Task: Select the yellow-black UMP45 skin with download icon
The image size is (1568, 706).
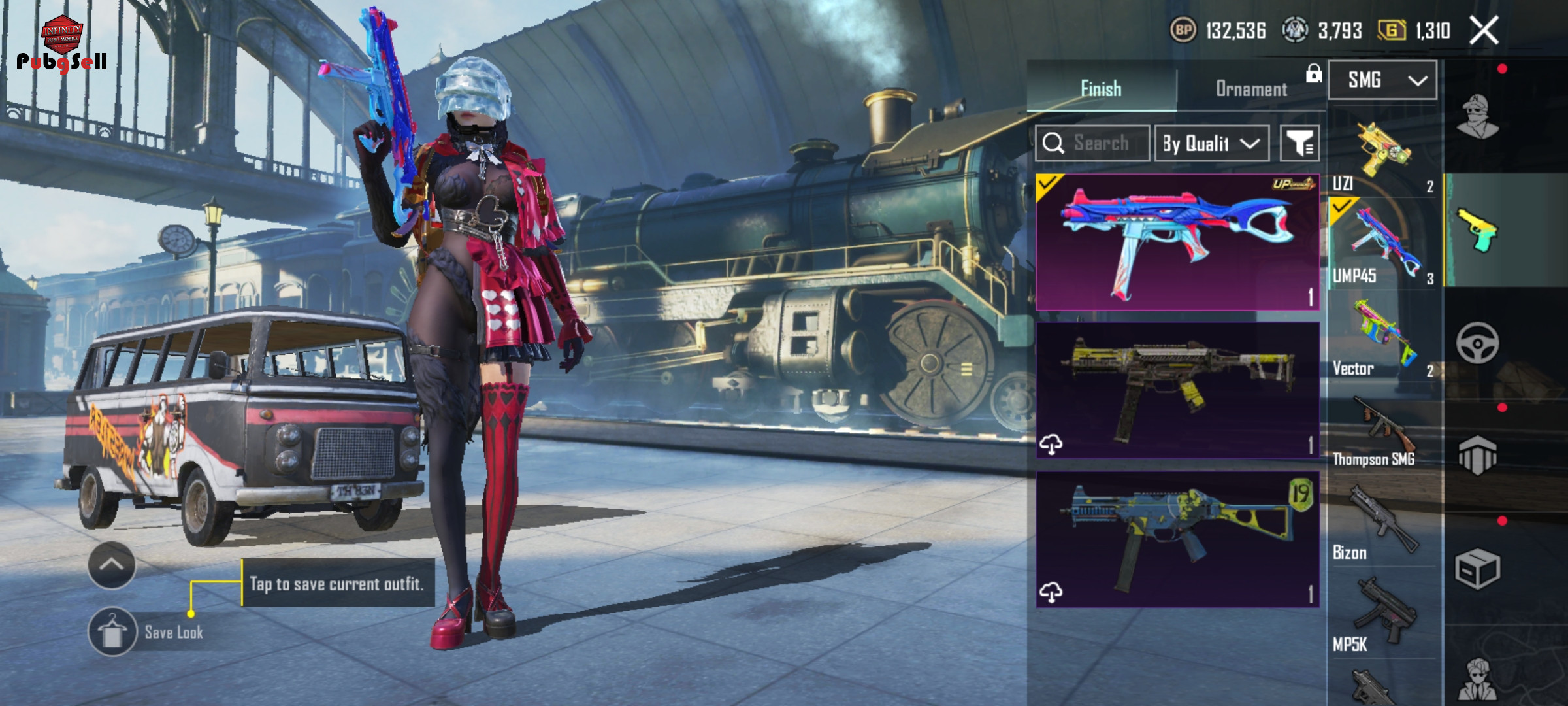Action: pyautogui.click(x=1177, y=390)
